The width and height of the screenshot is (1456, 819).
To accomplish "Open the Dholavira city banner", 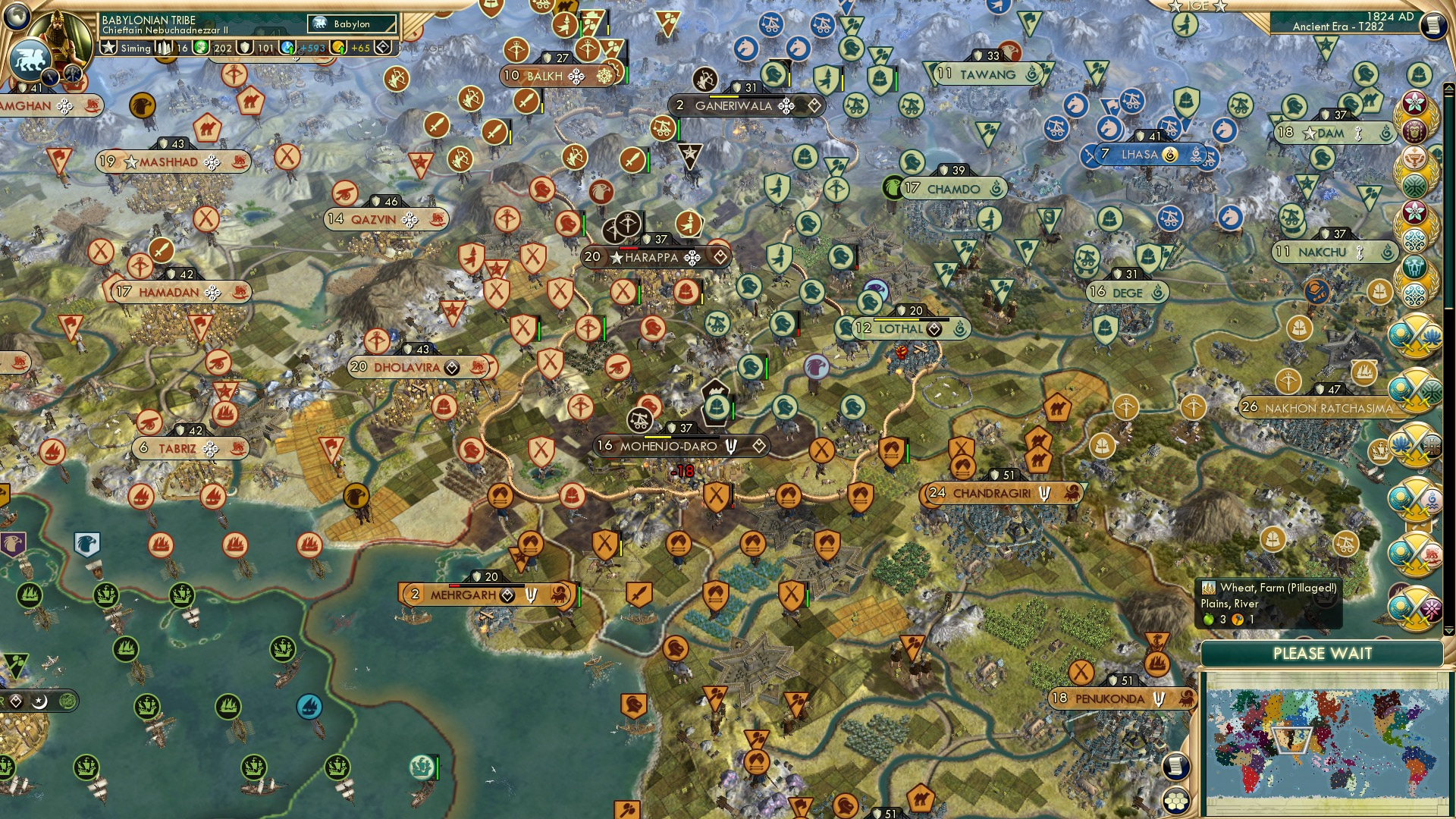I will coord(406,368).
